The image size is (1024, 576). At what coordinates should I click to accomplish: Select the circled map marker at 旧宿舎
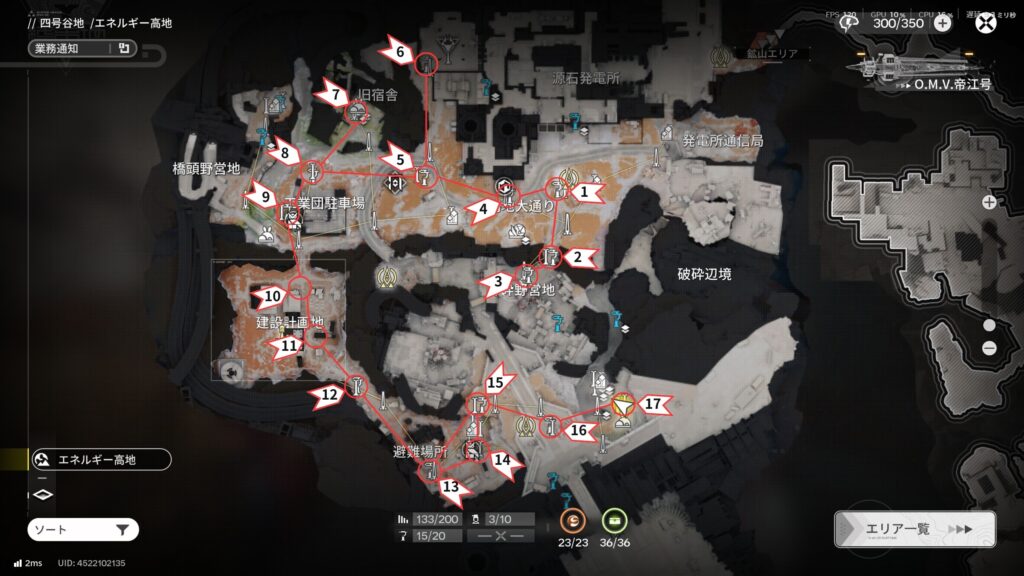[x=354, y=114]
